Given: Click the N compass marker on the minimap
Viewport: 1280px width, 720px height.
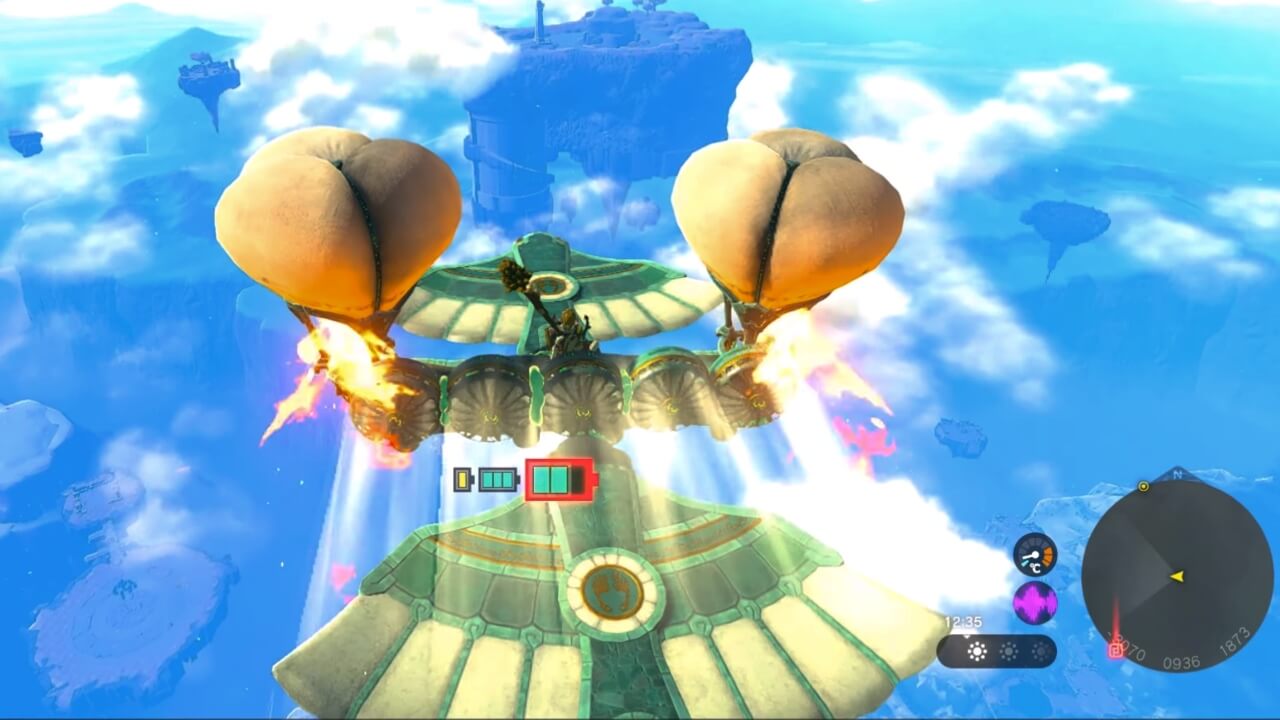Looking at the screenshot, I should click(x=1177, y=473).
